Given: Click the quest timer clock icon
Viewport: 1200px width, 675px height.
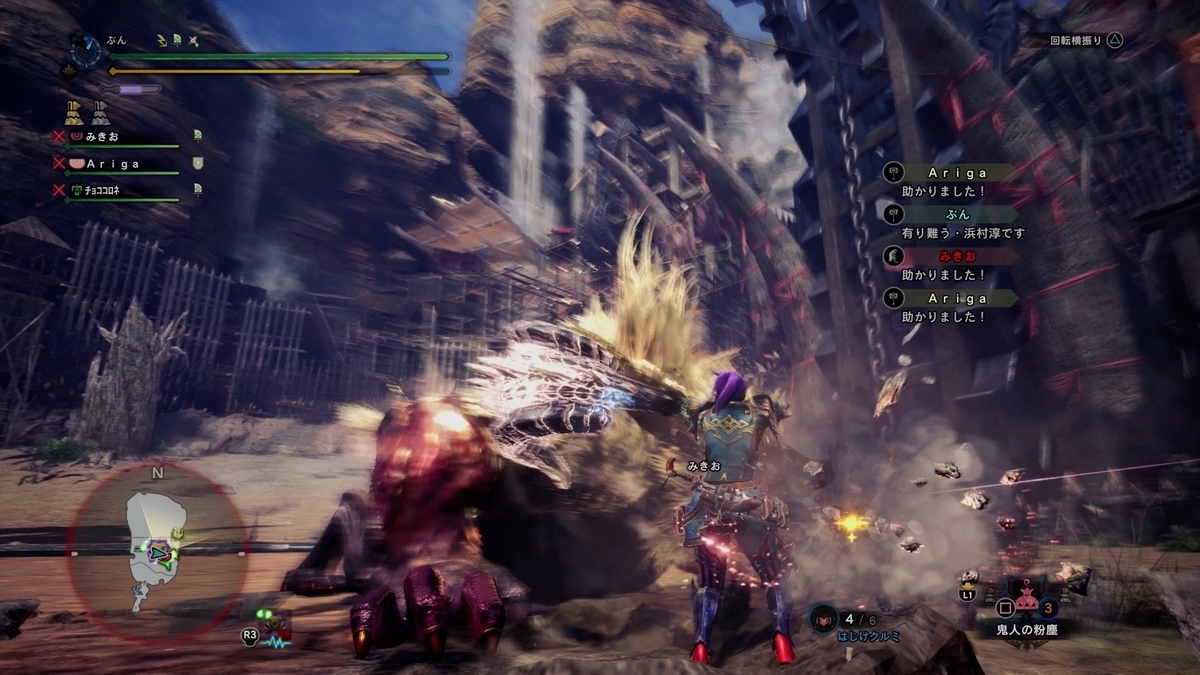Looking at the screenshot, I should [x=86, y=49].
